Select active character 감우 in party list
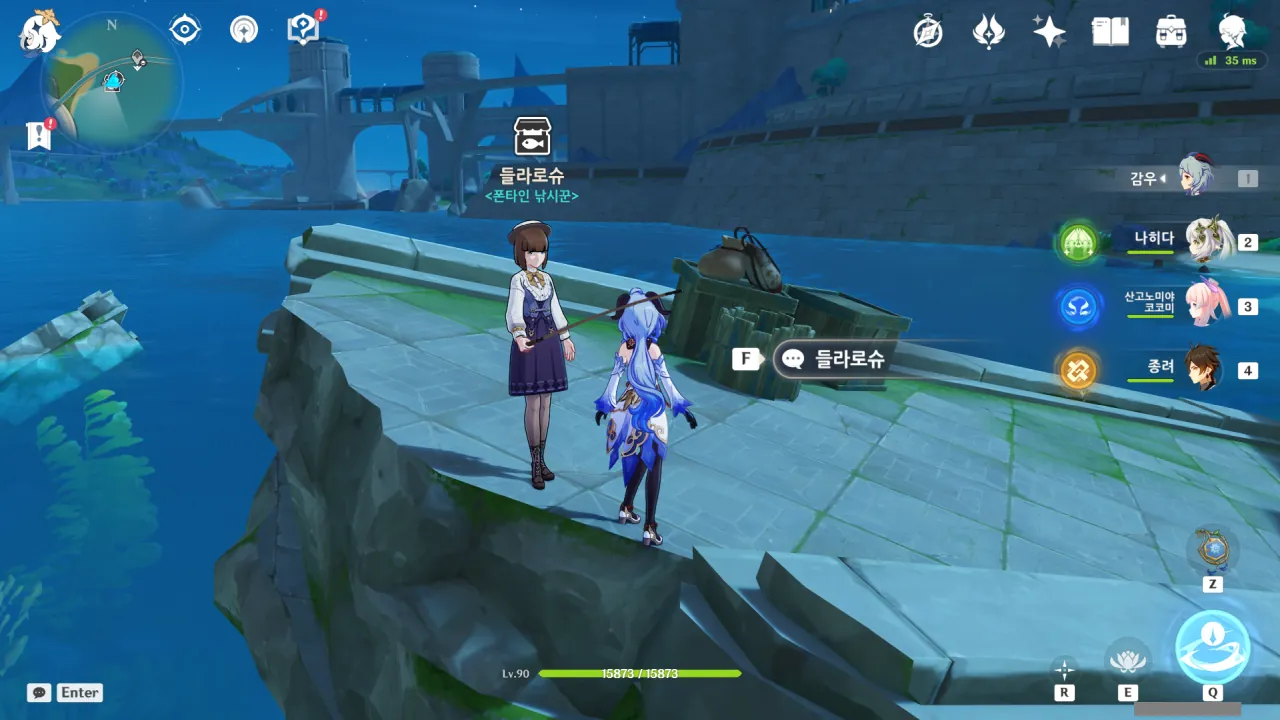Viewport: 1280px width, 720px height. coord(1196,178)
